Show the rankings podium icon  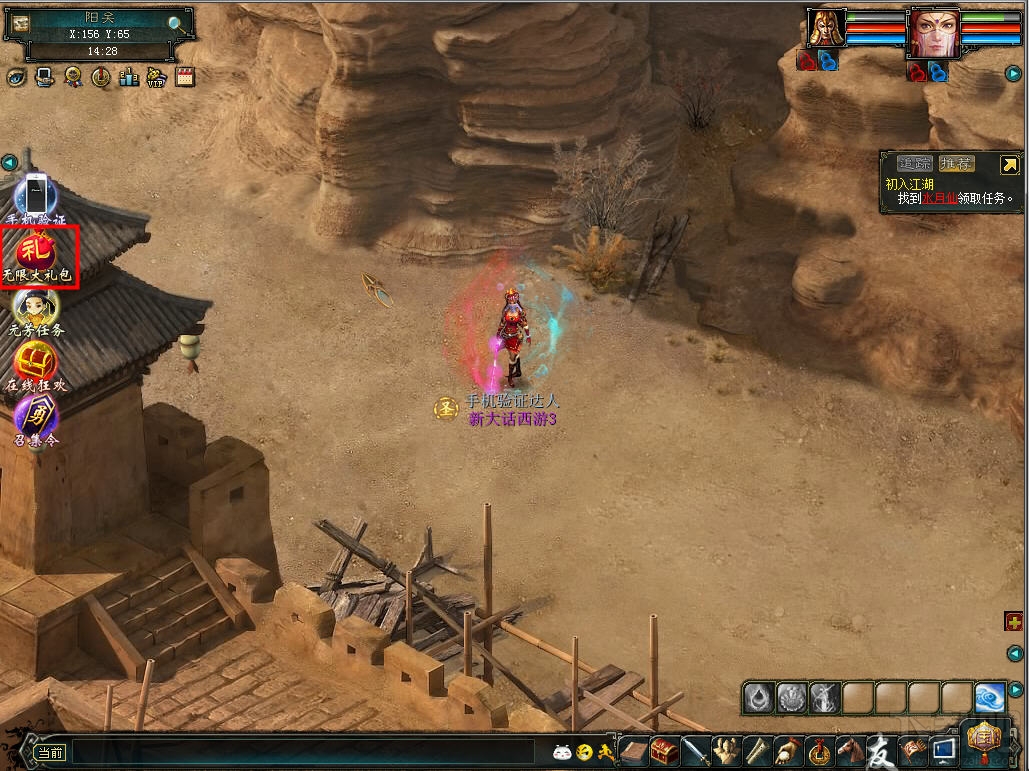128,76
